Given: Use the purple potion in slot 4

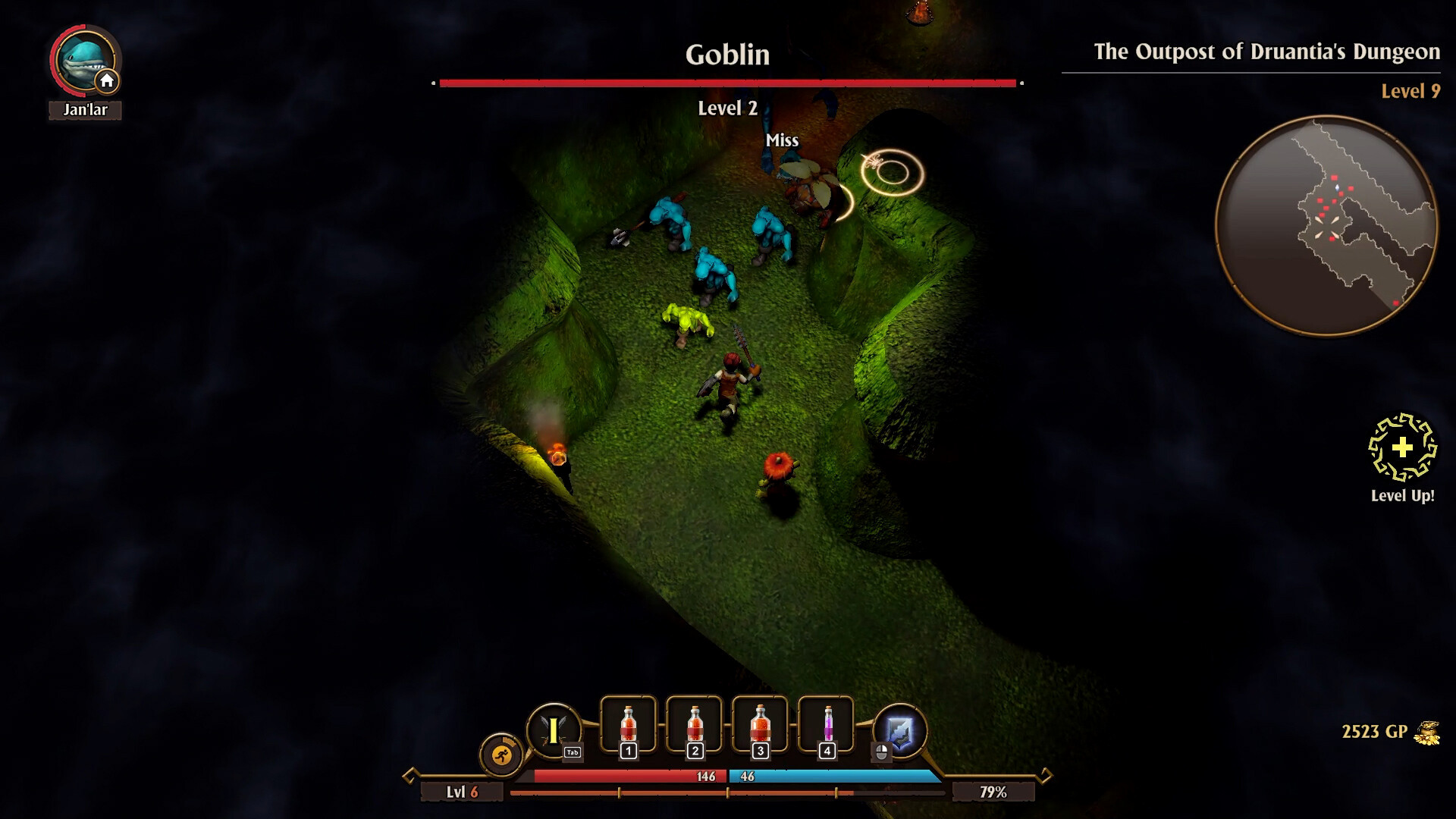Looking at the screenshot, I should pos(827,726).
